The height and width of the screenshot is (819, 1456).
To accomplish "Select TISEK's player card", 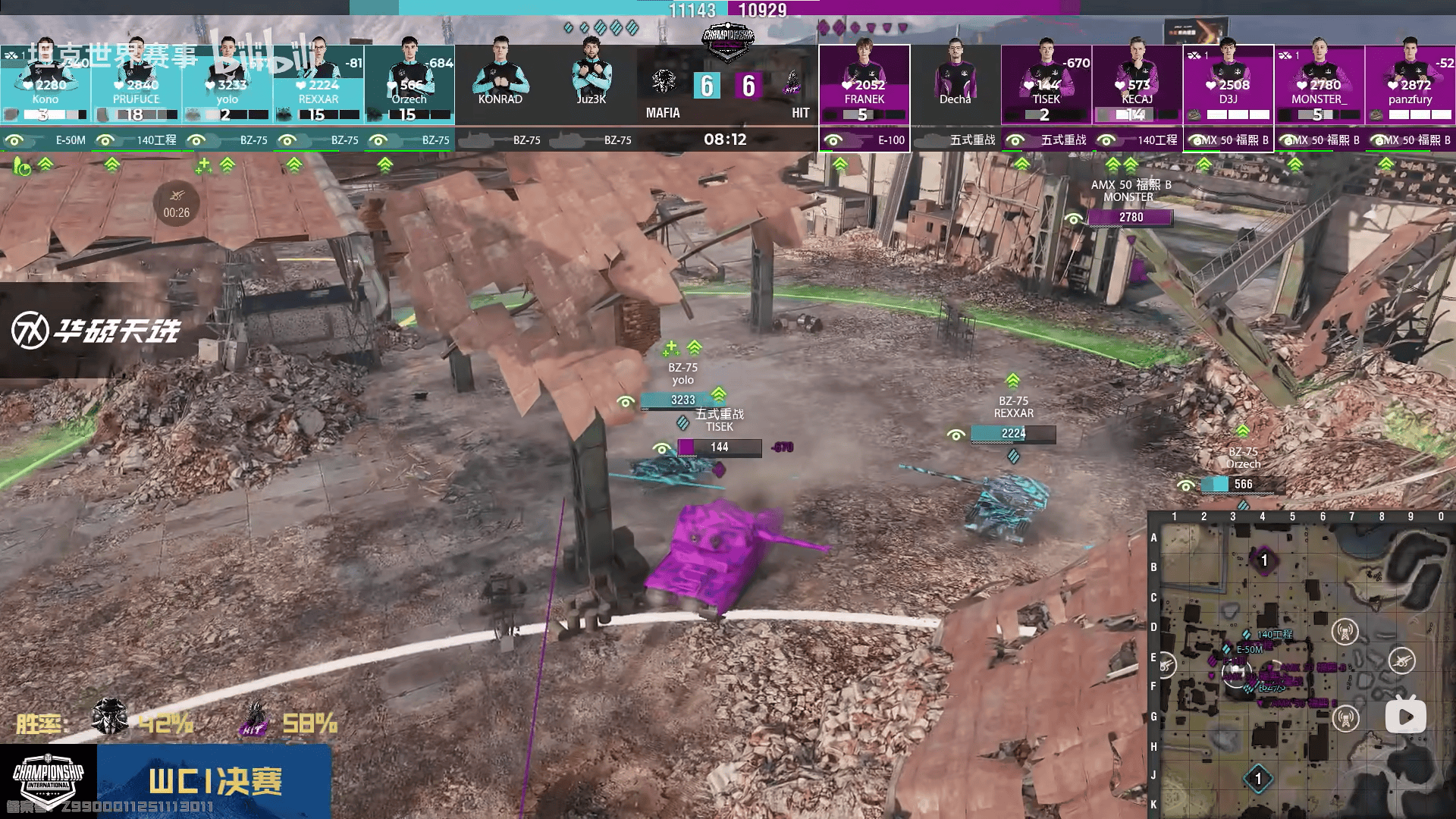I will tap(1046, 83).
